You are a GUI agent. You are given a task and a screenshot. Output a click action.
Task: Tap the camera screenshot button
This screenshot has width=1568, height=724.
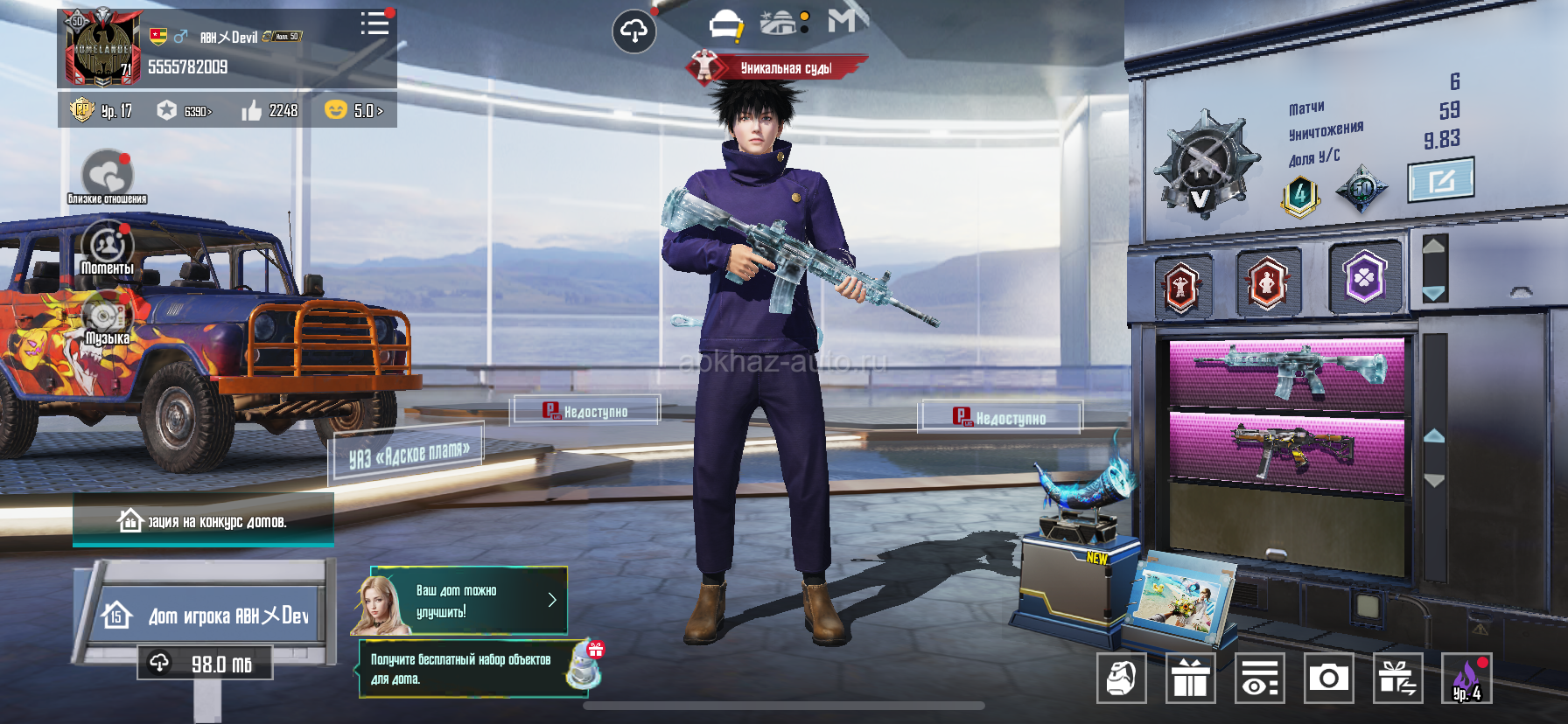(1328, 678)
